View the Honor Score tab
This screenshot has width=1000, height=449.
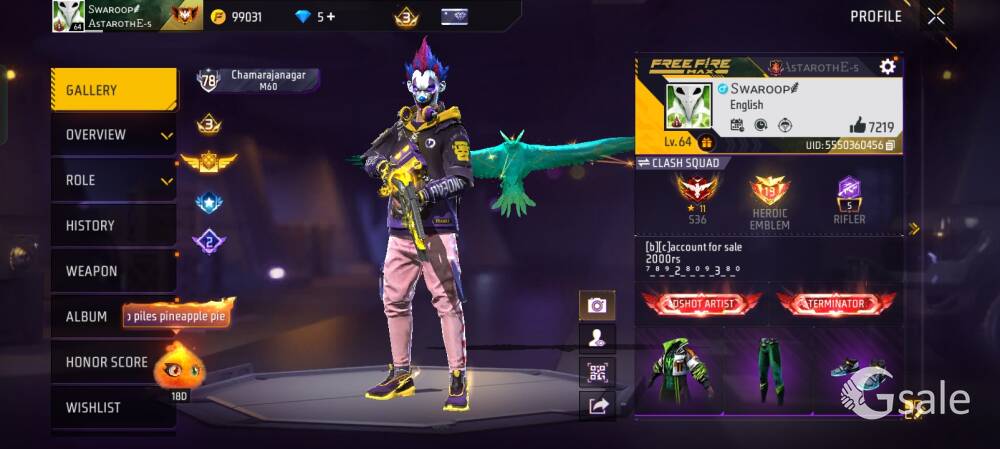point(106,362)
